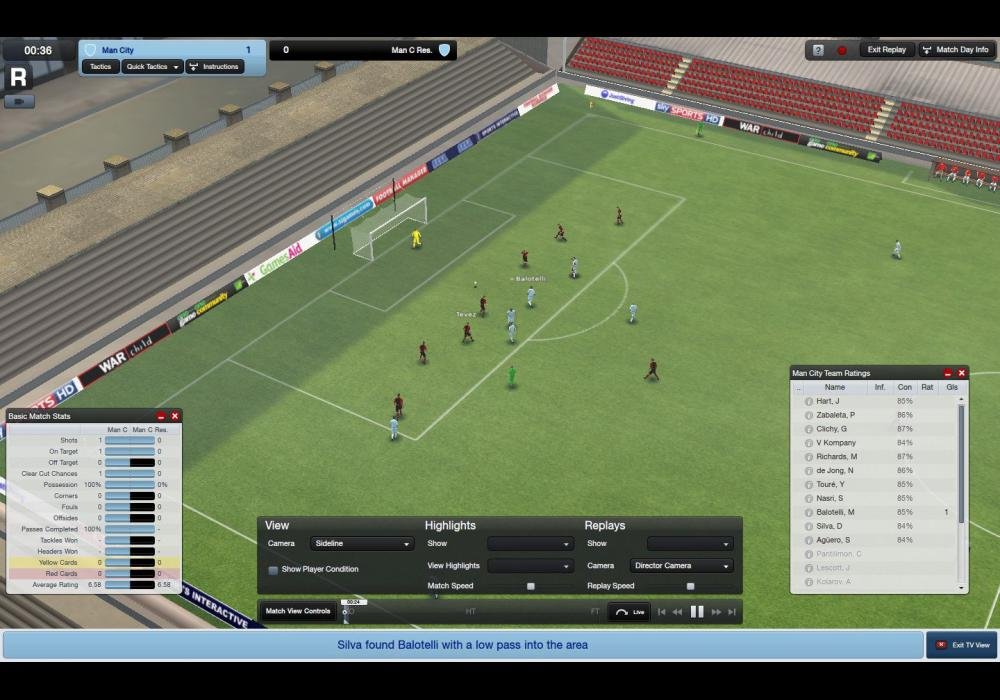Select Balotelli, M in team ratings list
This screenshot has height=700, width=1000.
[835, 512]
